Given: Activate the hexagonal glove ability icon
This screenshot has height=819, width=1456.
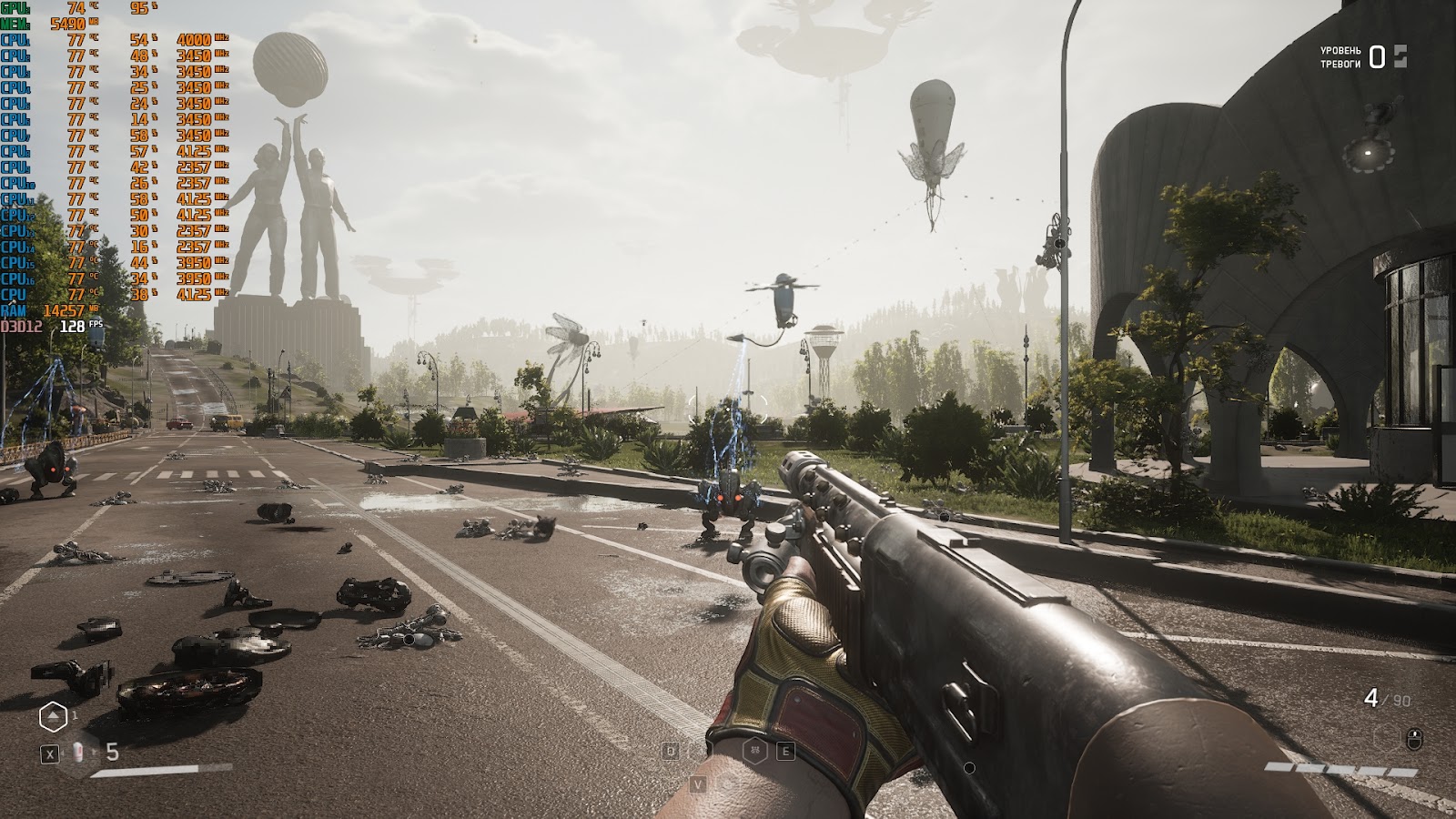Looking at the screenshot, I should [757, 751].
